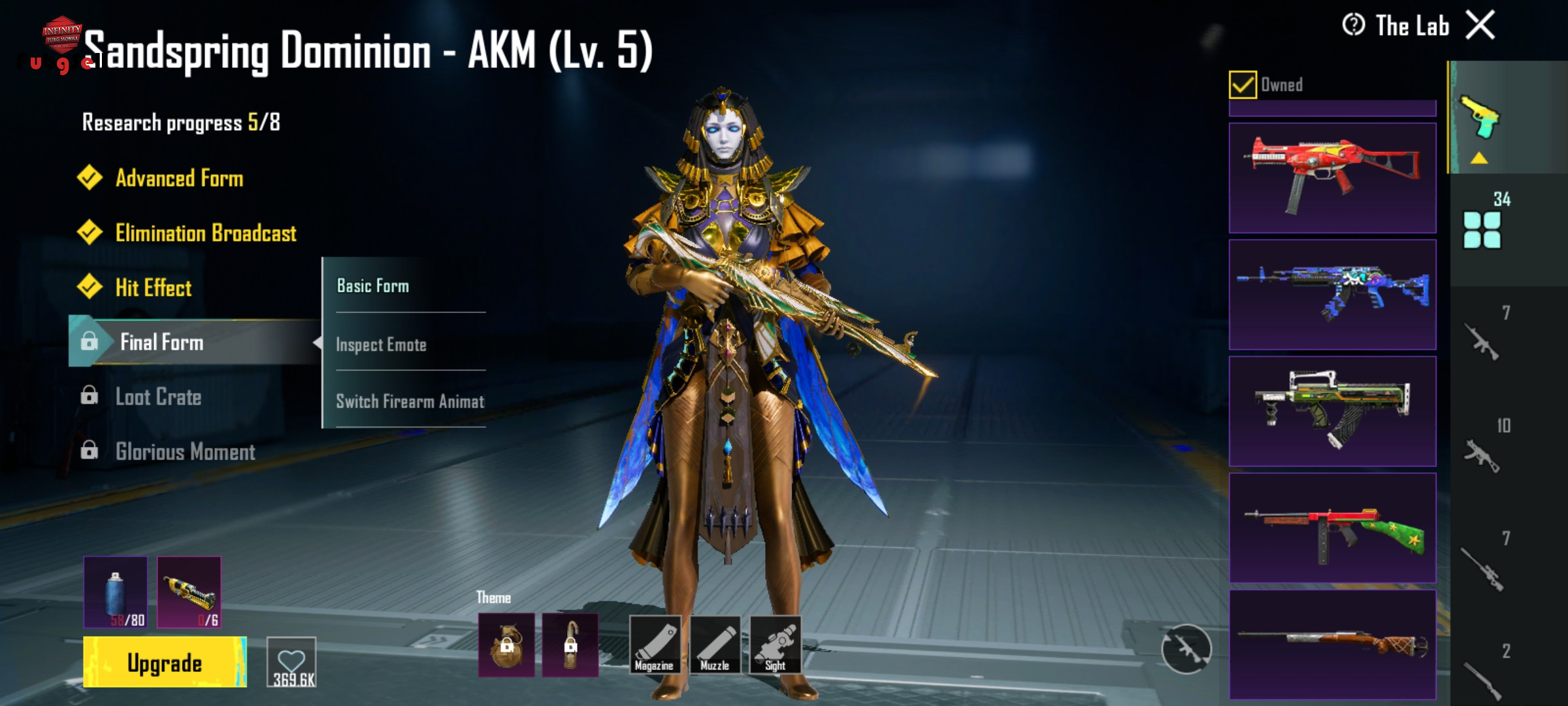Open the Sight attachment slot

[776, 645]
